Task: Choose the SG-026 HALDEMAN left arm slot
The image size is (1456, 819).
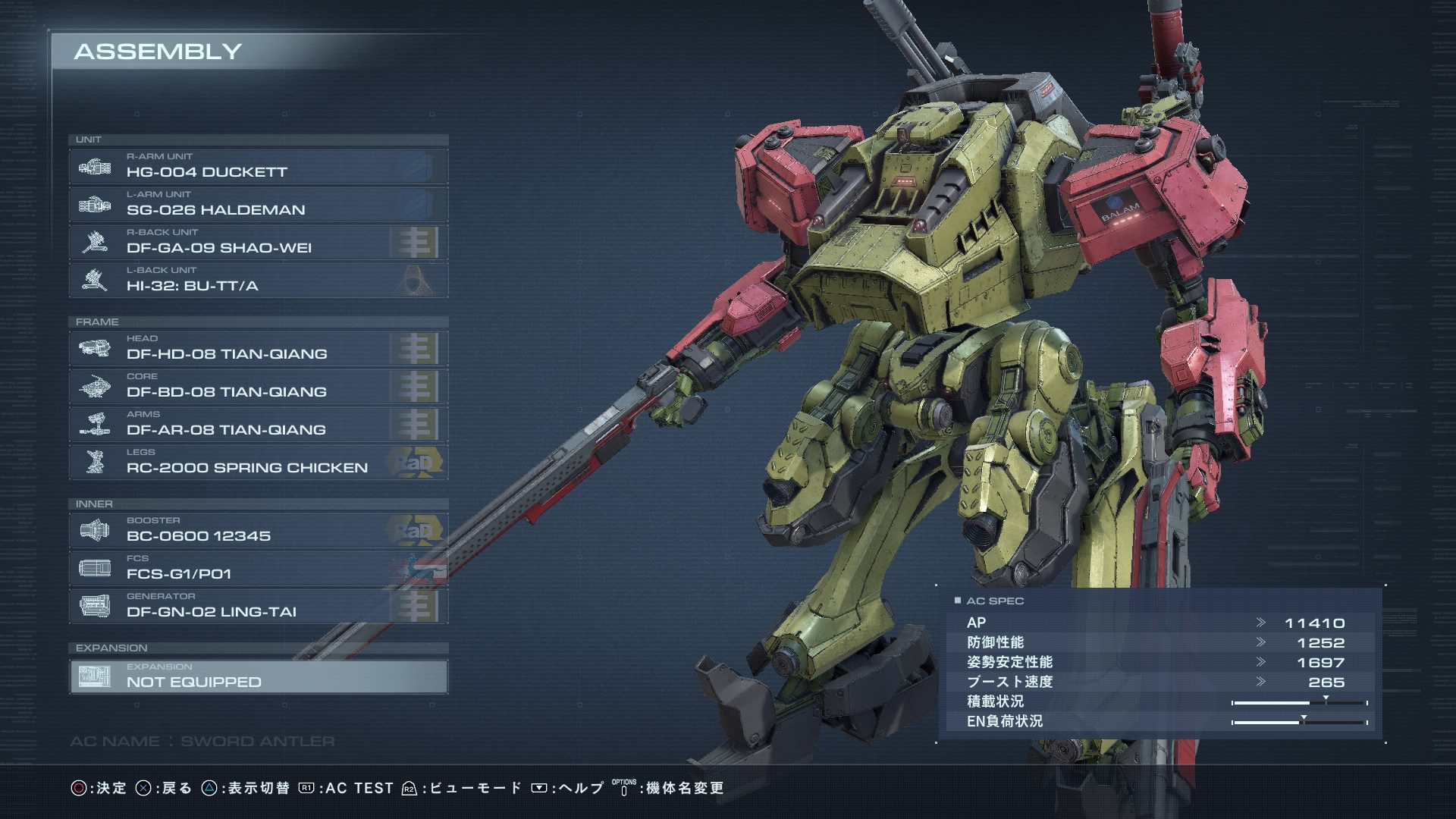Action: click(x=258, y=204)
